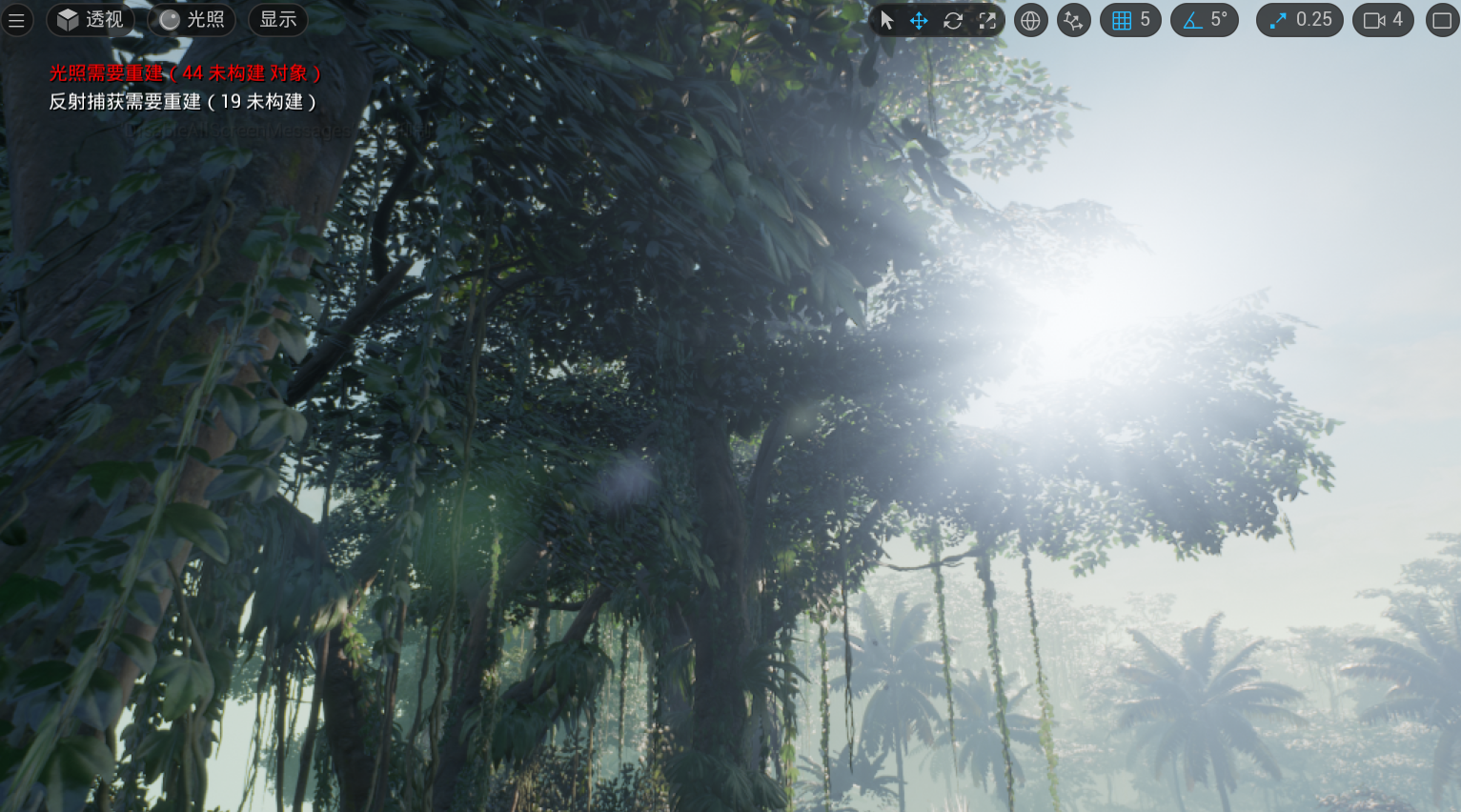Activate the move translate tool
This screenshot has width=1461, height=812.
click(919, 20)
